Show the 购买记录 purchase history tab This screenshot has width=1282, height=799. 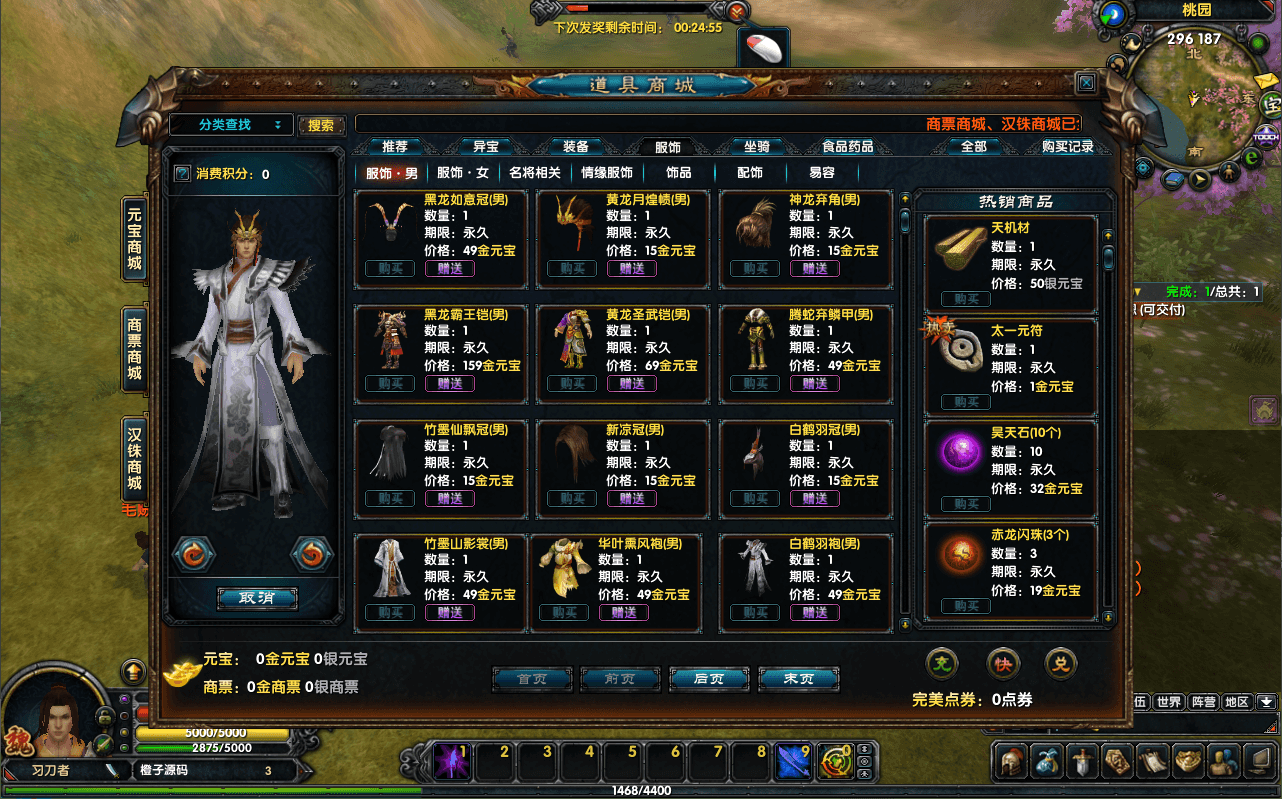tap(1067, 147)
